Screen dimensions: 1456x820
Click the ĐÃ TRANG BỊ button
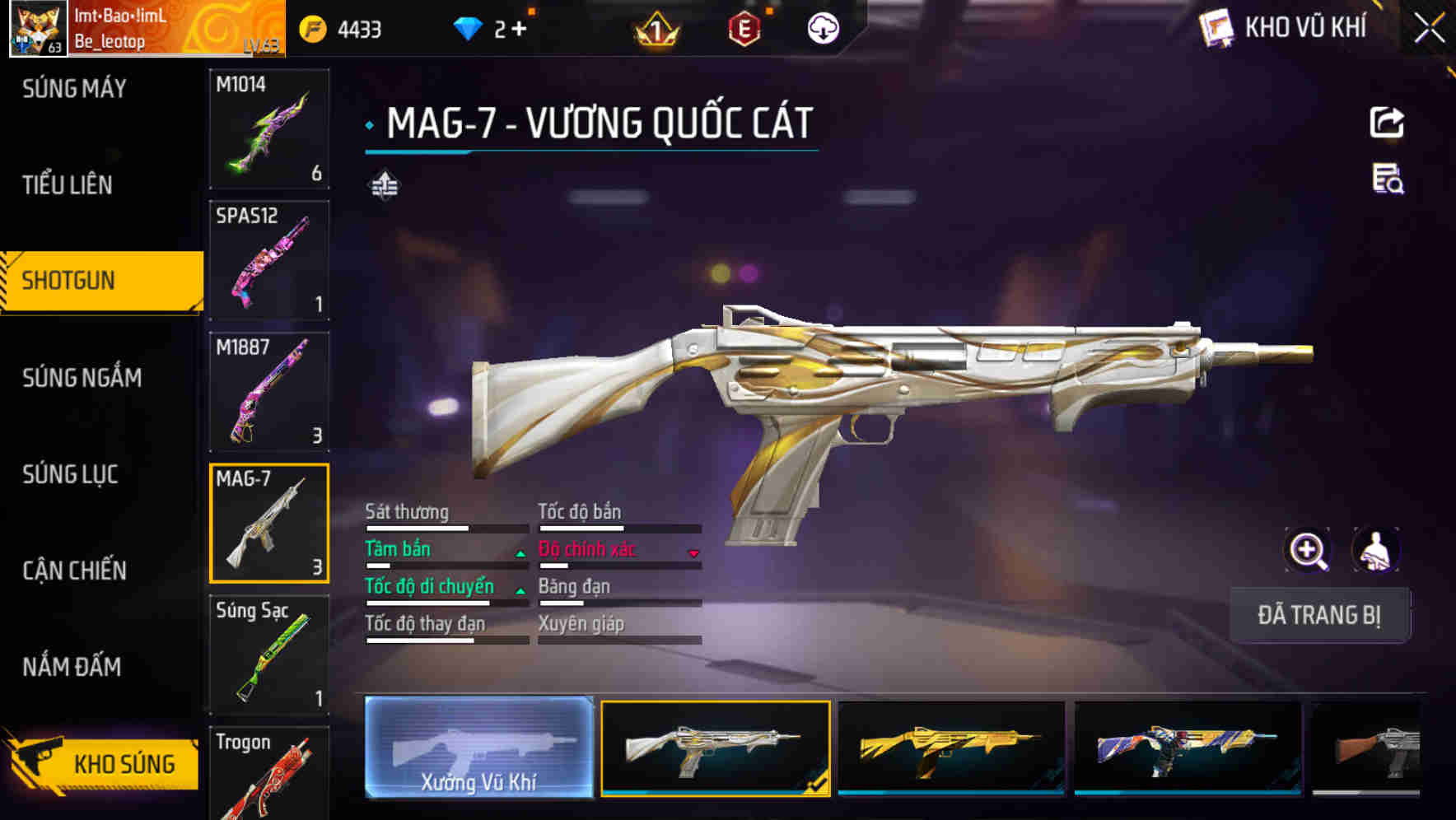1319,615
